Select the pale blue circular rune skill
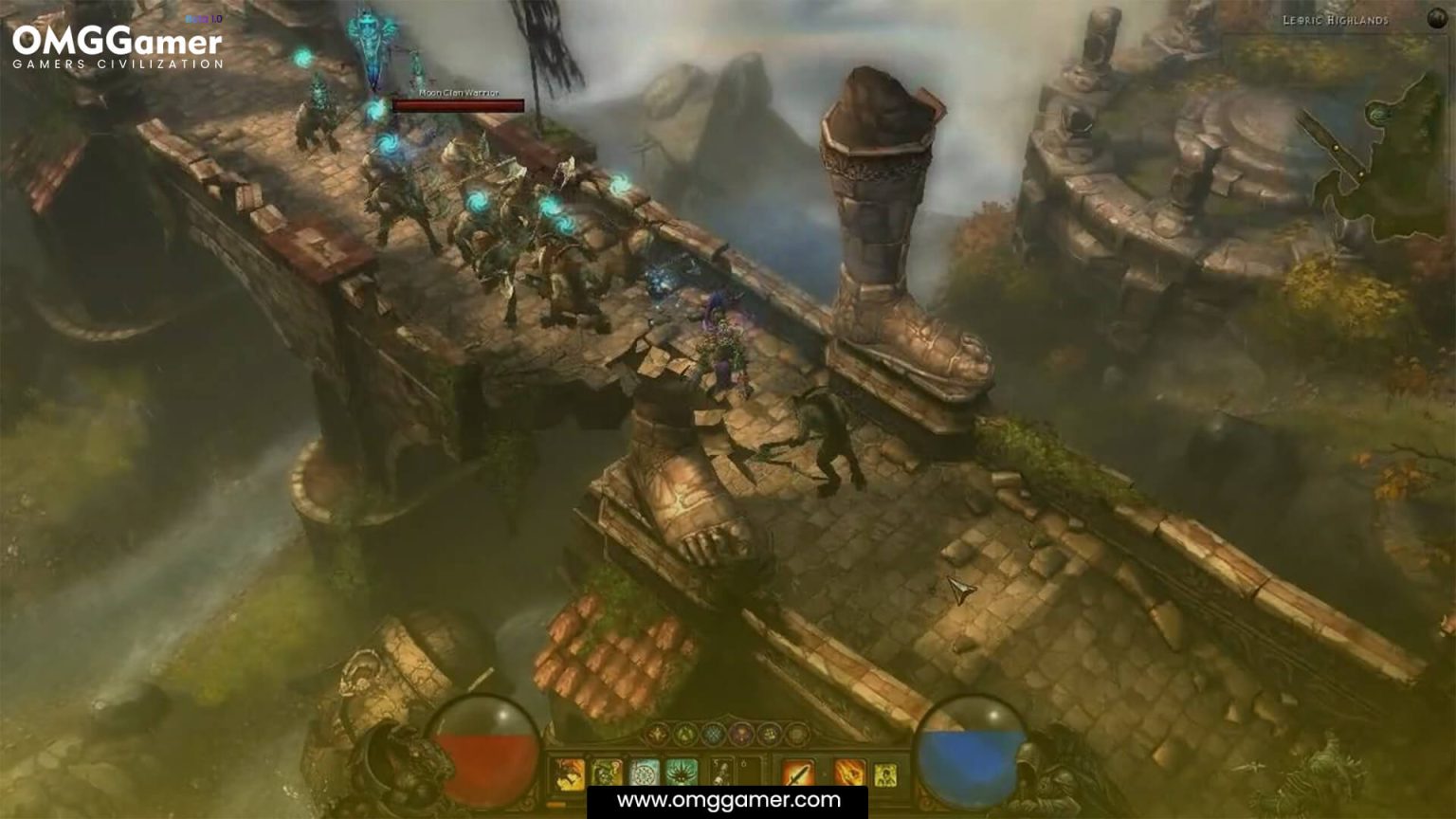Screen dimensions: 1456x819 [x=645, y=773]
